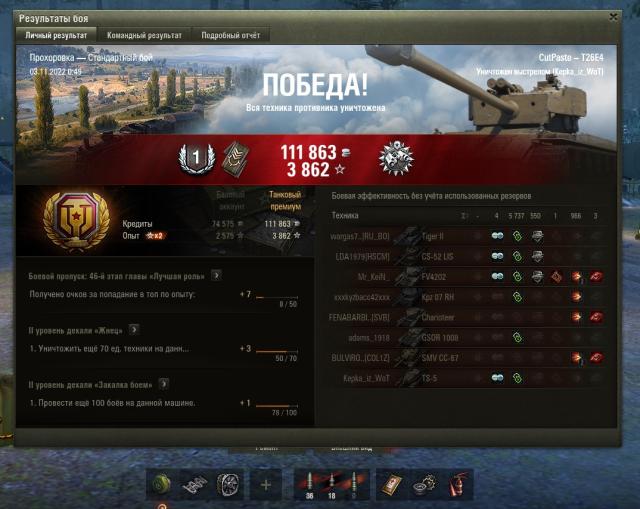Close the battle results window
This screenshot has height=509, width=640.
pyautogui.click(x=613, y=17)
